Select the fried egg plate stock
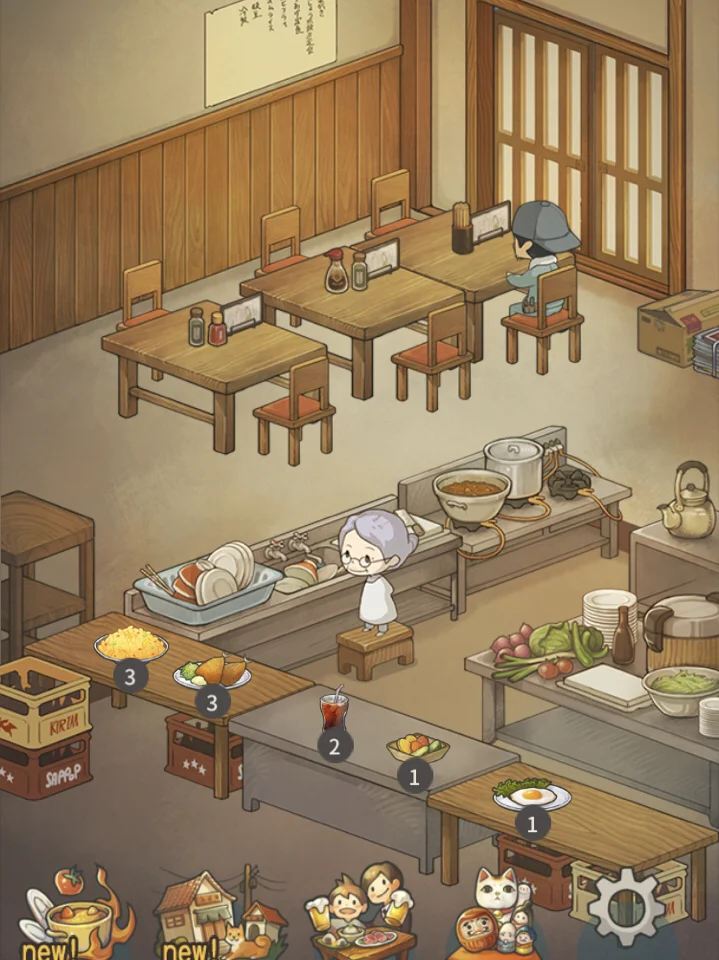 [531, 796]
